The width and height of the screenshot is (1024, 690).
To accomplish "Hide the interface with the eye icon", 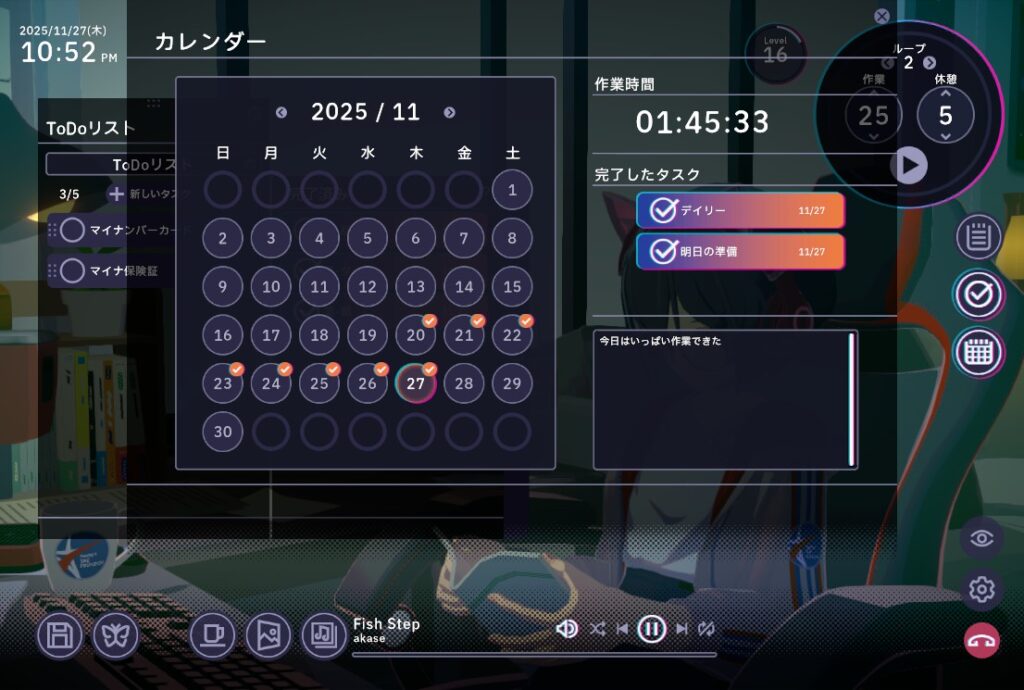I will click(981, 539).
